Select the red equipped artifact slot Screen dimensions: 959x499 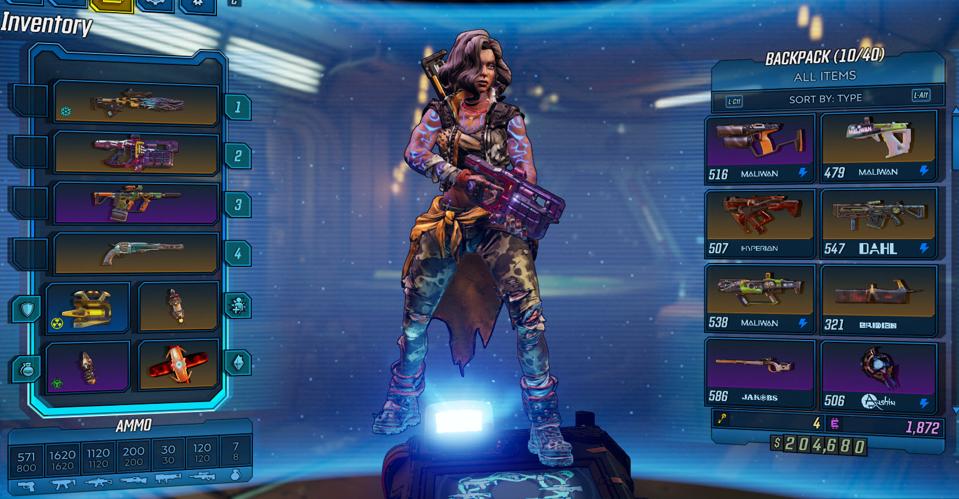(x=178, y=366)
